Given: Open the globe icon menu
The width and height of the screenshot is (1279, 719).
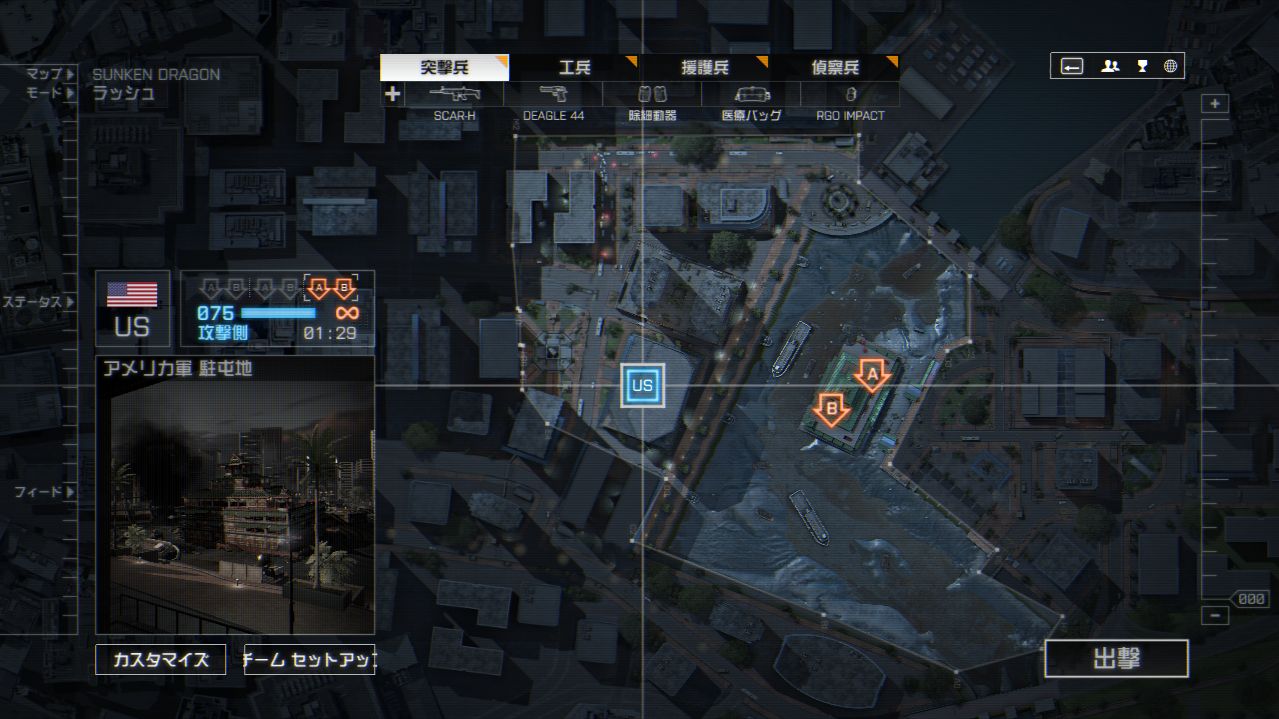Looking at the screenshot, I should point(1170,66).
